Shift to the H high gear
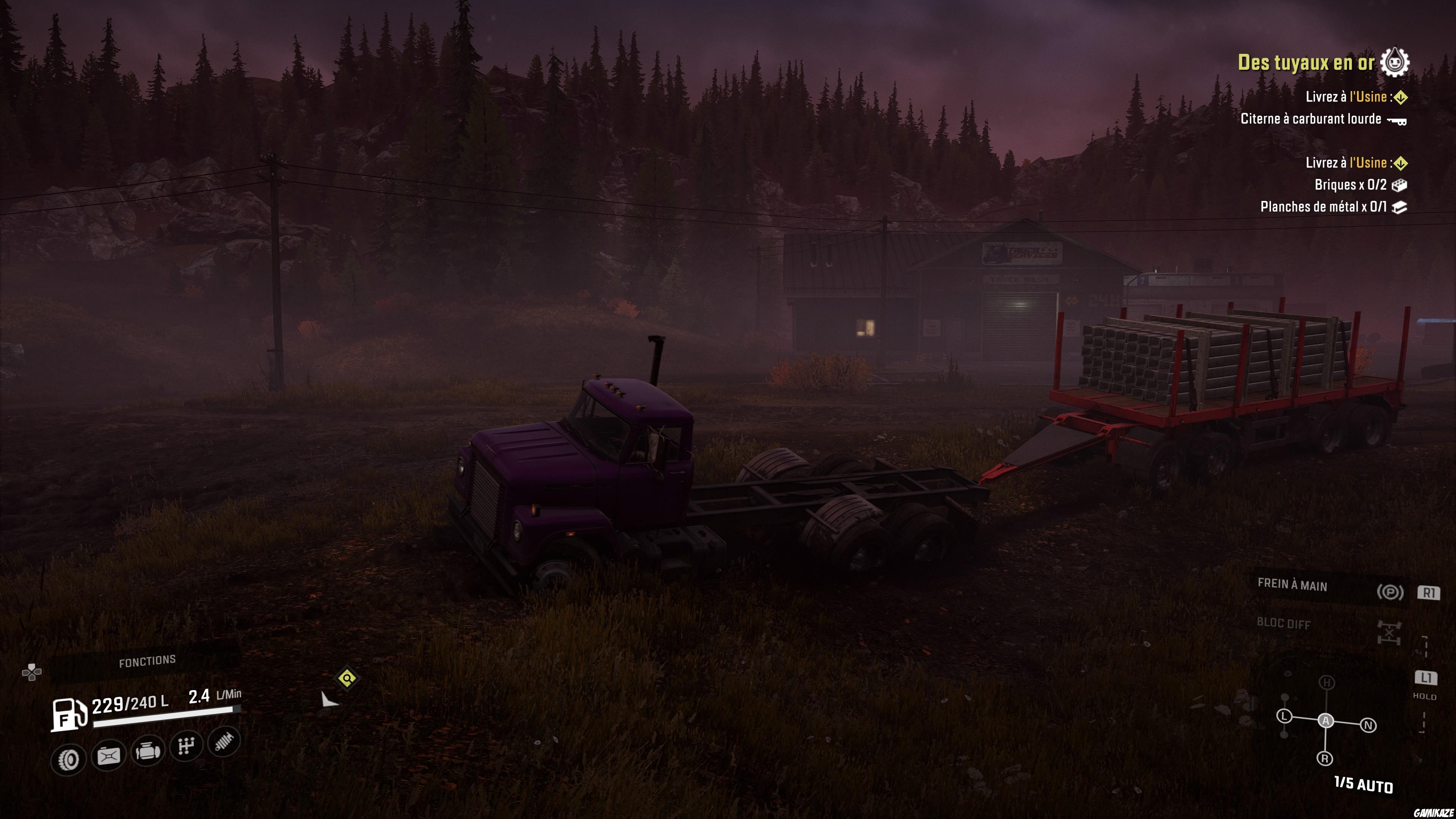 (1327, 683)
